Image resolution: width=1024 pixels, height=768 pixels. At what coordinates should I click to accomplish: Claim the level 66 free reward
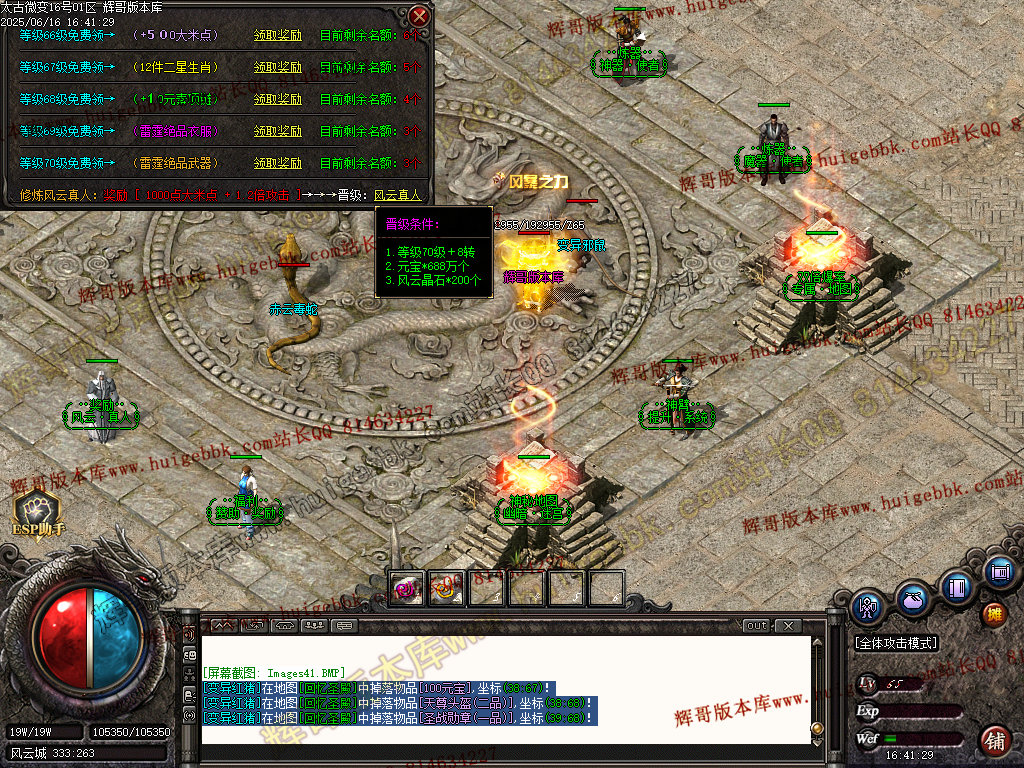pos(277,35)
